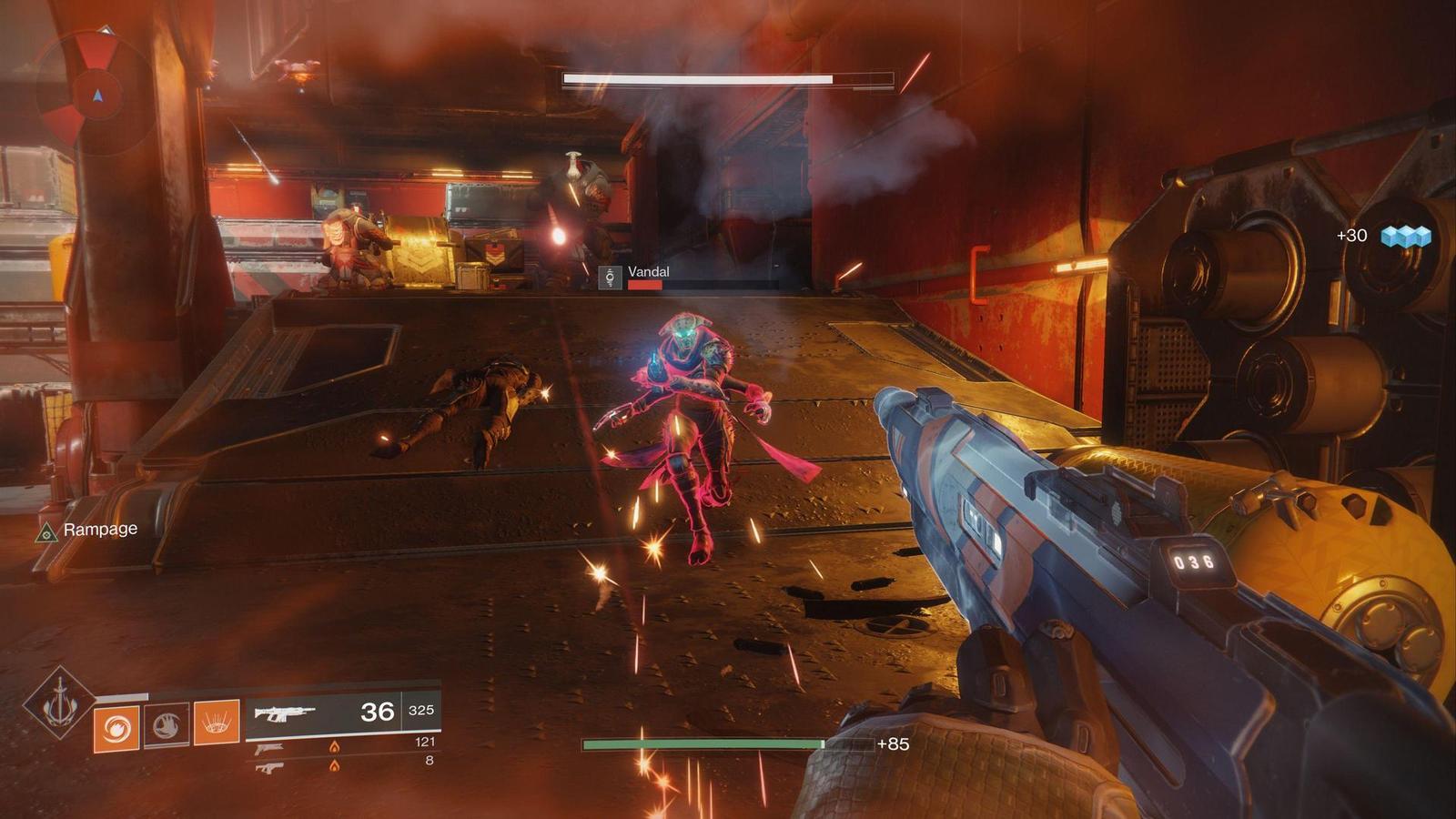
Task: Select the solar grenade ability icon
Action: pos(116,726)
